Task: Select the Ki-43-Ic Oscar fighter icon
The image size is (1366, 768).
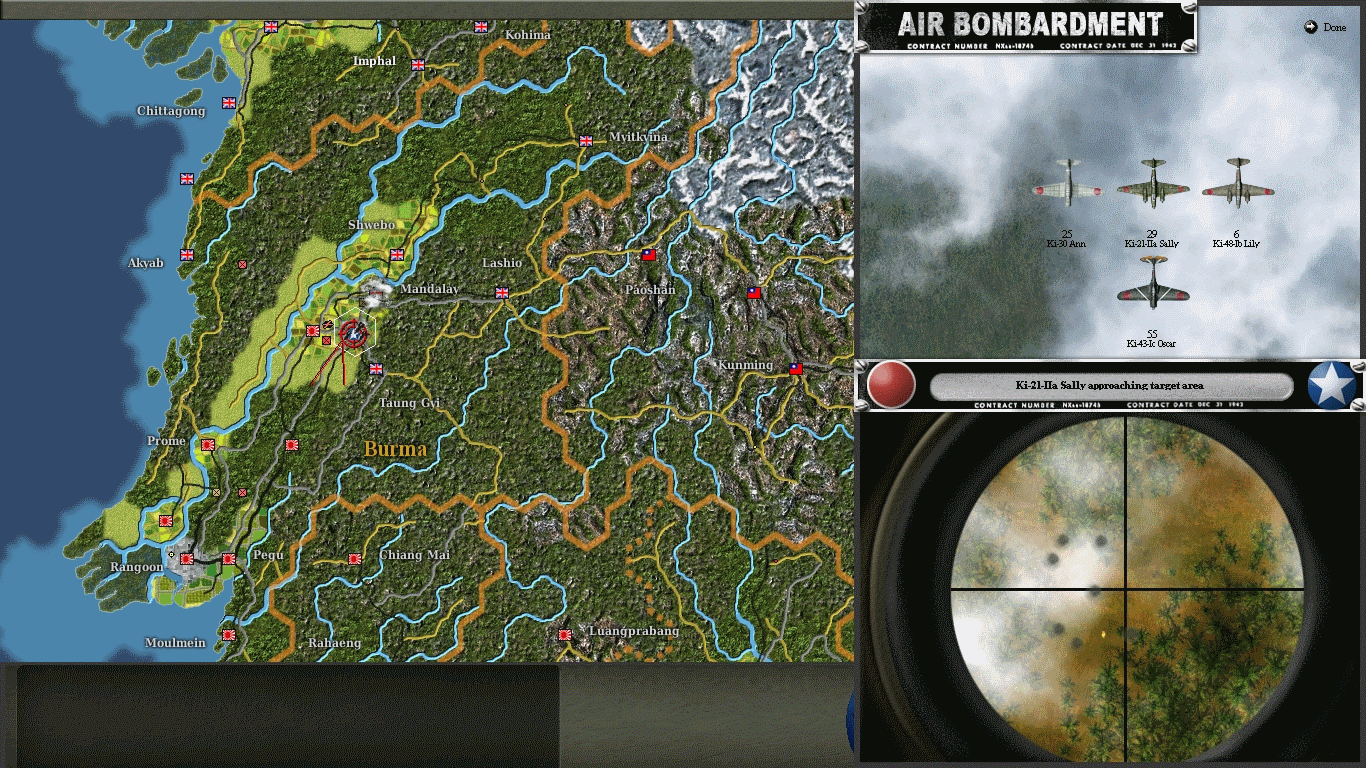Action: point(1152,290)
